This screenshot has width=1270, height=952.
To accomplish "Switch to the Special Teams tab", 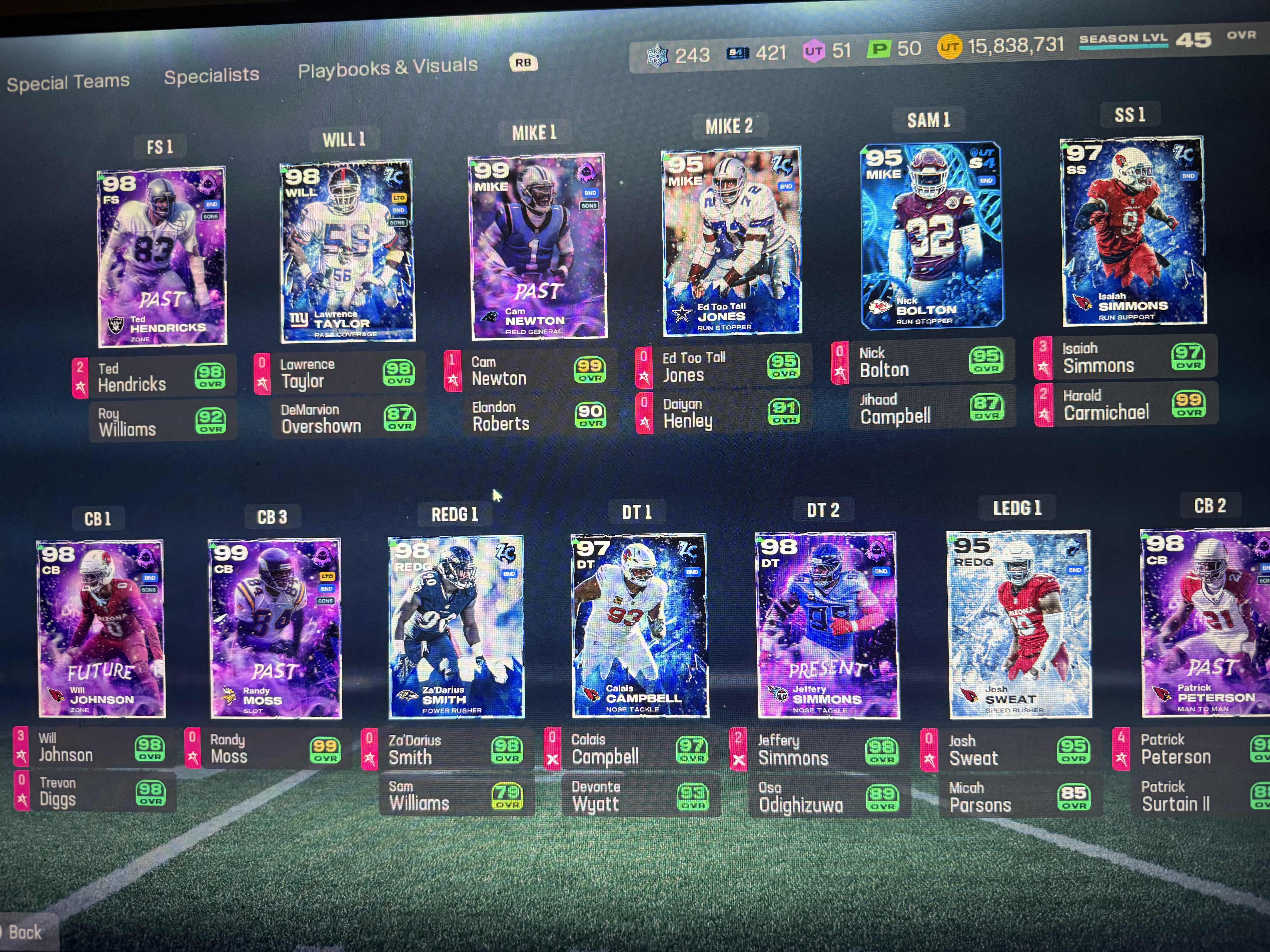I will tap(68, 82).
